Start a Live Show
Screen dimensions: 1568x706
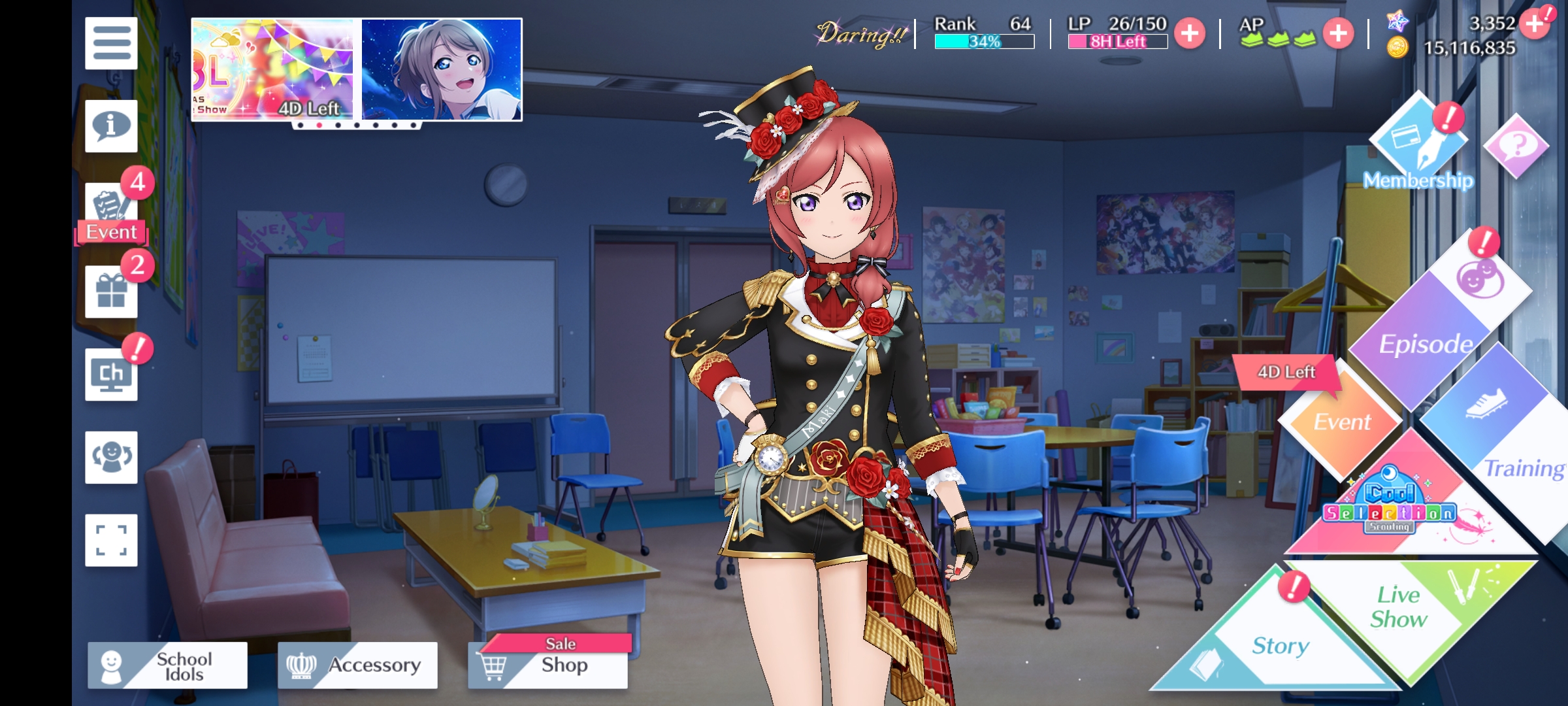(x=1399, y=607)
